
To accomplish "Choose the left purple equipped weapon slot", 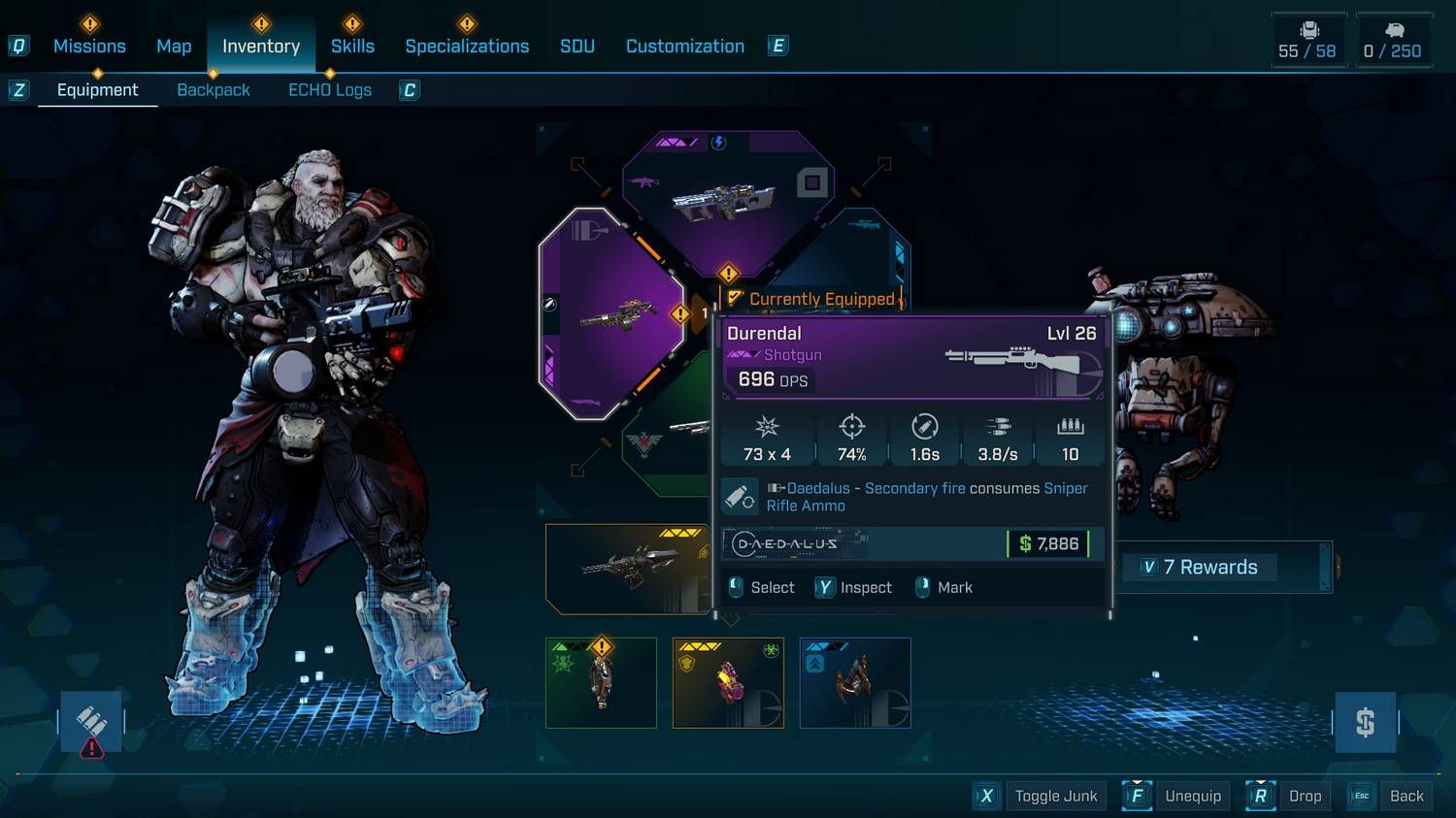I will point(612,313).
